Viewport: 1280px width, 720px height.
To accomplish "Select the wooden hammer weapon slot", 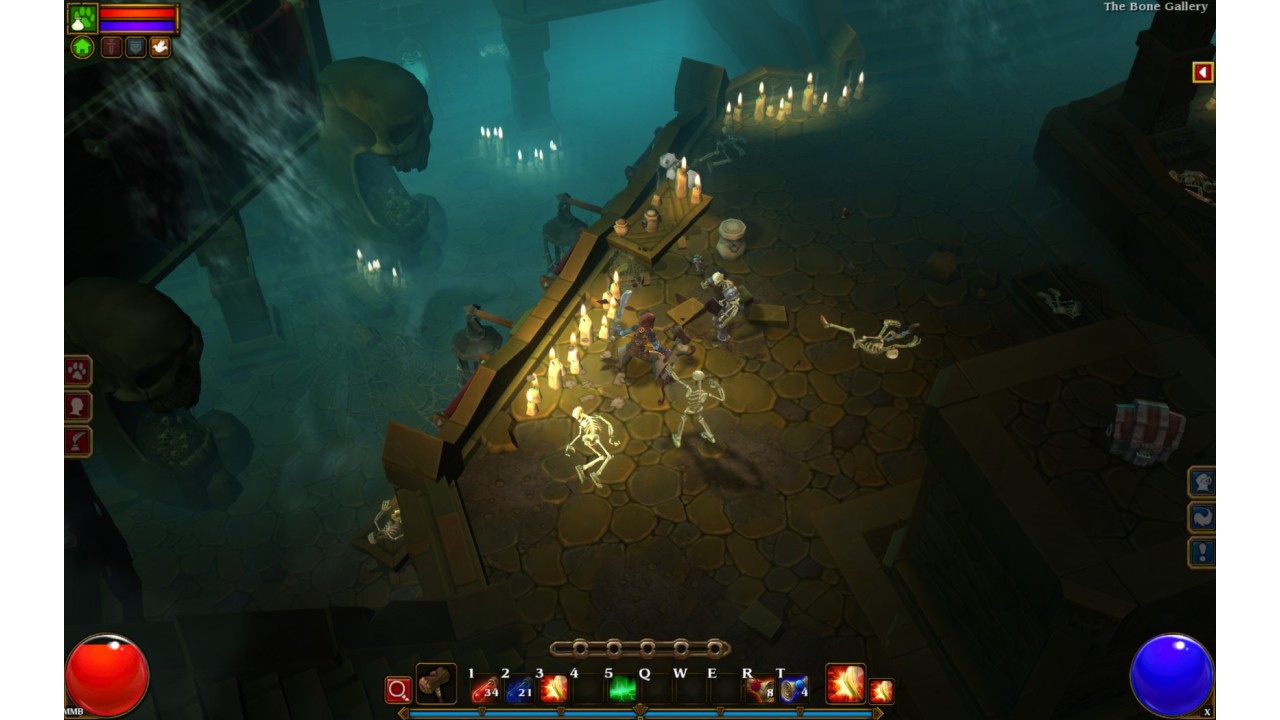I will (x=436, y=684).
